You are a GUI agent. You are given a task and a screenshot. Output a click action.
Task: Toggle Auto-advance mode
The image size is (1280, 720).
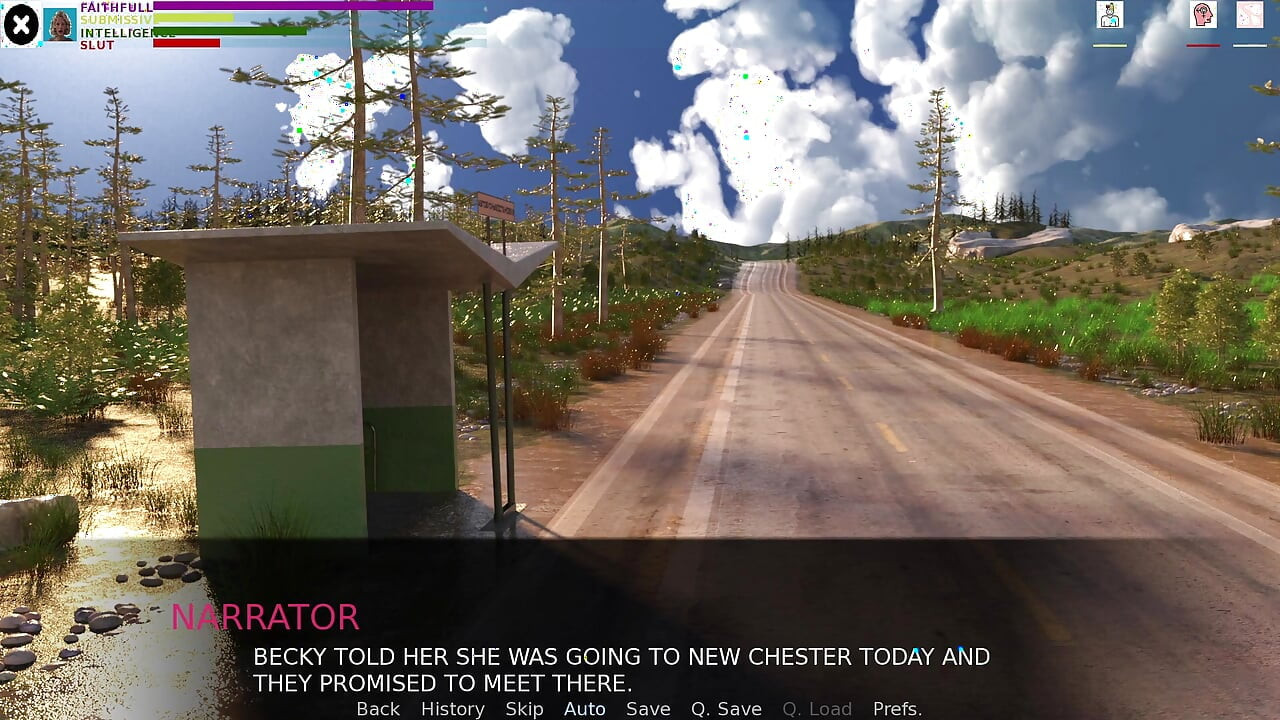(x=584, y=709)
